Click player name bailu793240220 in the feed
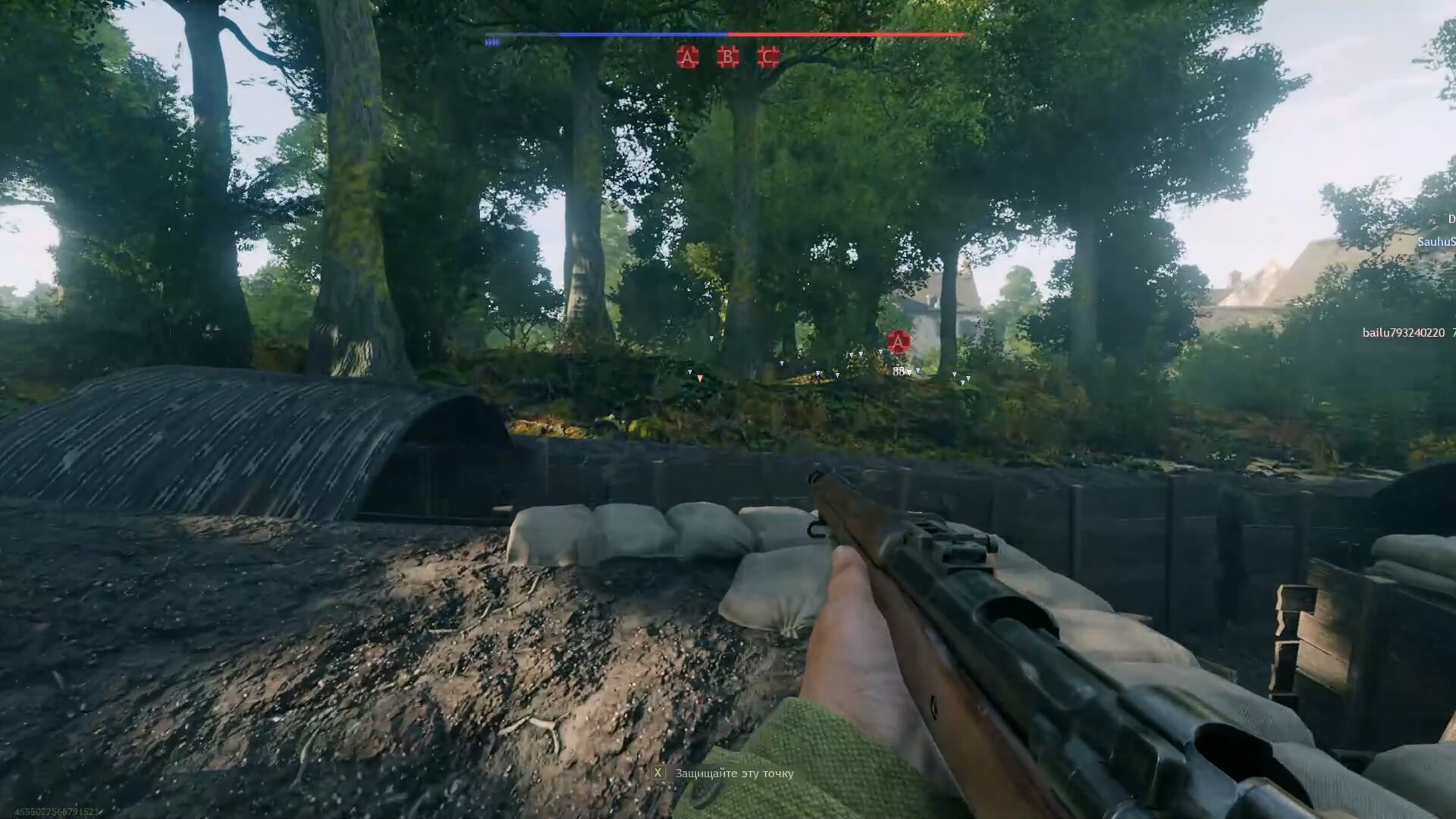1456x819 pixels. coord(1403,333)
